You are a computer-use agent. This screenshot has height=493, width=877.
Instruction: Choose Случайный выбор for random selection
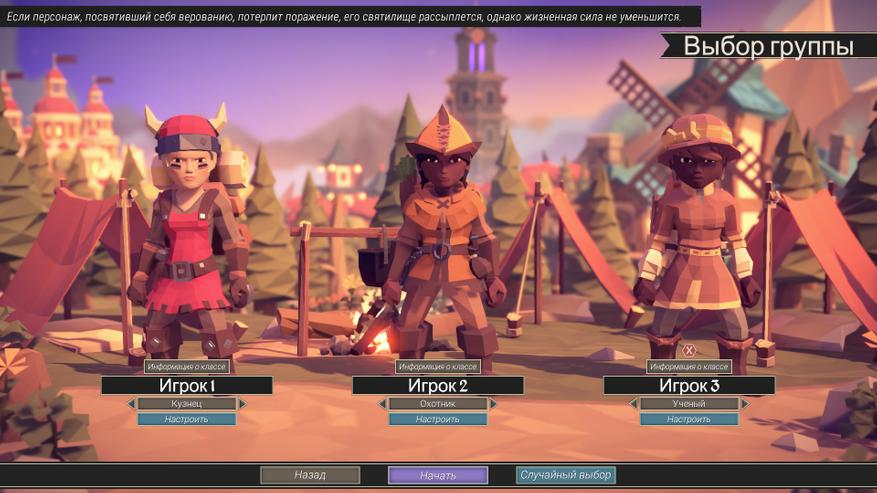click(x=566, y=475)
